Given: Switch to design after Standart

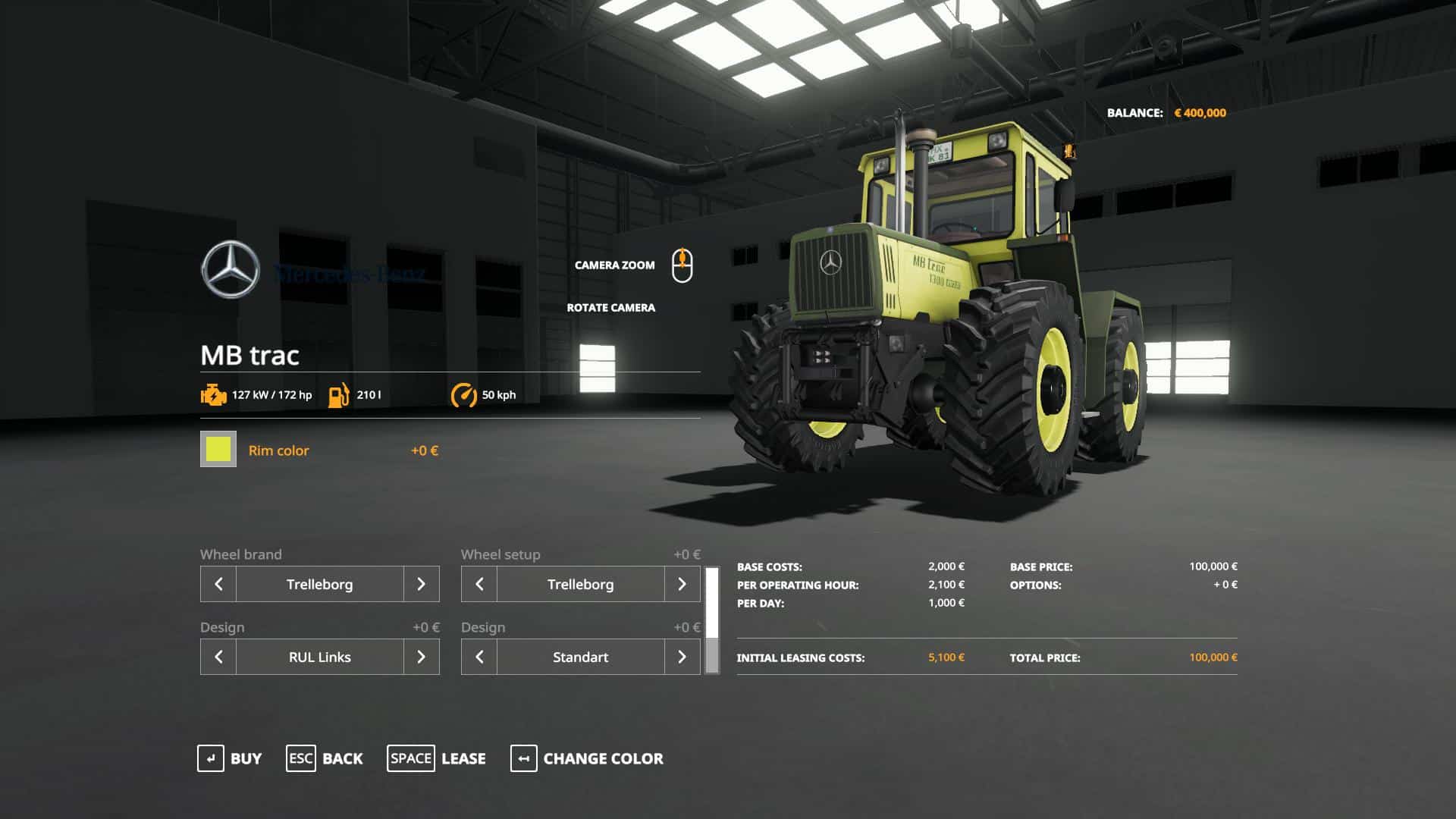Looking at the screenshot, I should click(x=682, y=657).
